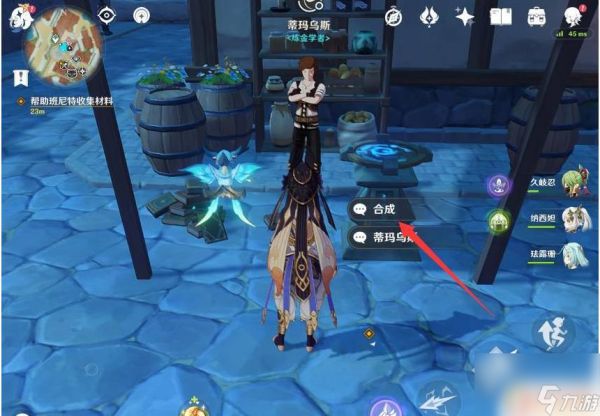Open the four-pointed star wish icon
This screenshot has width=600, height=416.
point(464,15)
